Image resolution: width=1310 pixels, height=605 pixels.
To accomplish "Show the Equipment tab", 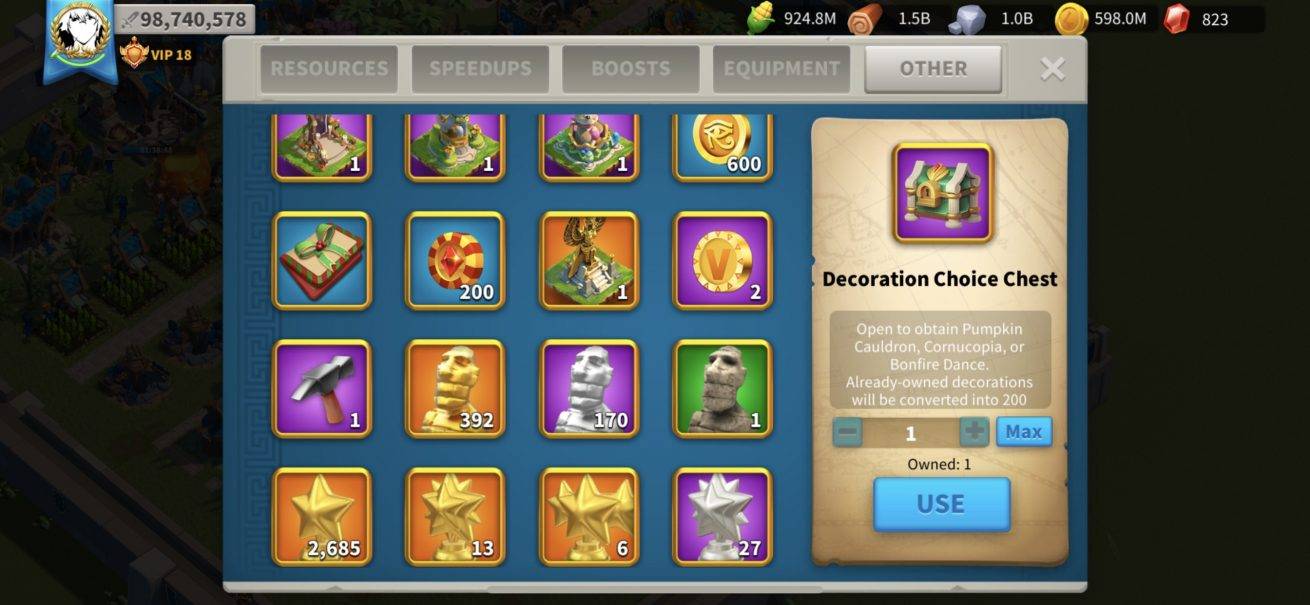I will (781, 69).
